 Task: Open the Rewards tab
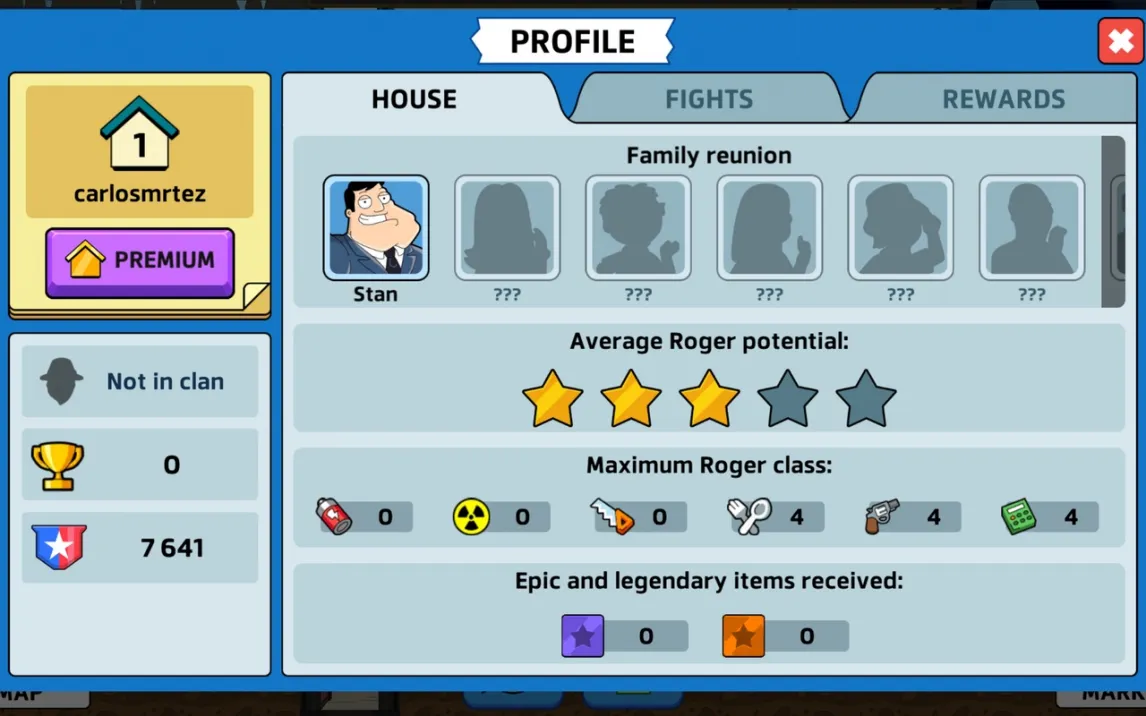(1003, 99)
